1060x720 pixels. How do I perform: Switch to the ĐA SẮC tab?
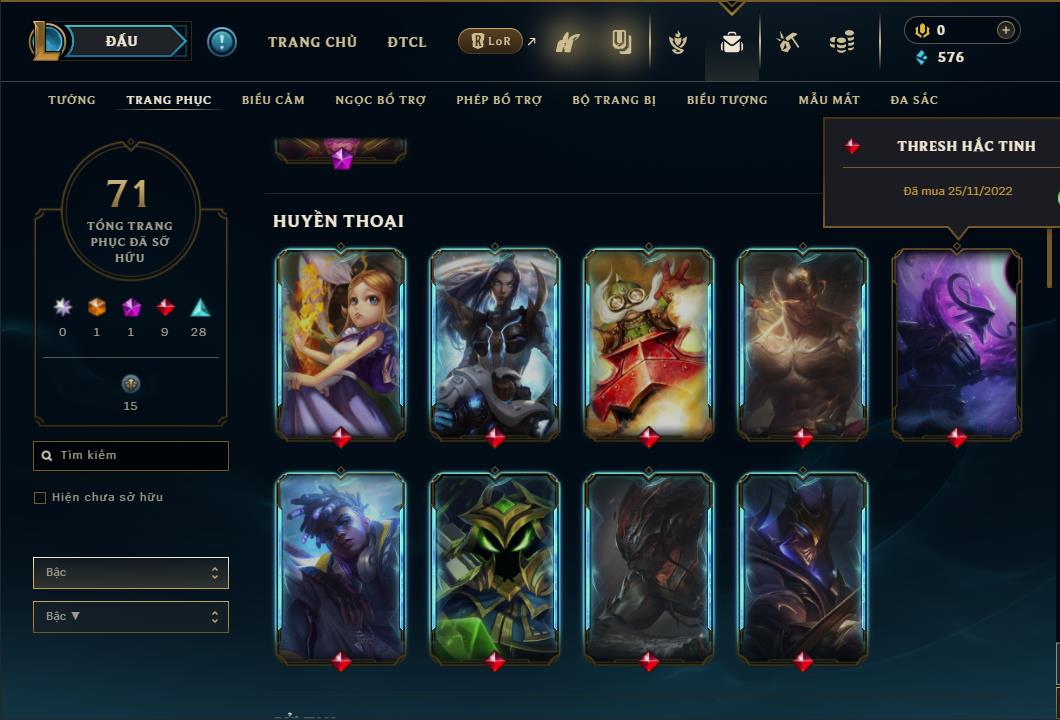click(914, 100)
